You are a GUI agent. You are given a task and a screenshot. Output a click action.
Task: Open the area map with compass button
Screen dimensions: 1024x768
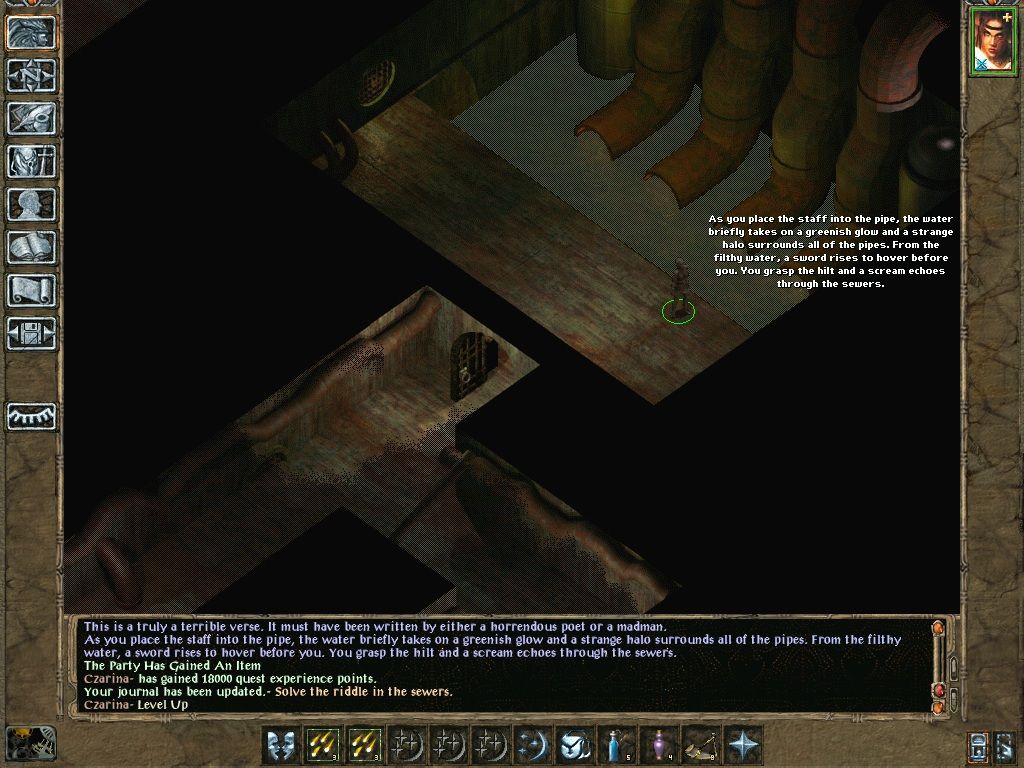[x=31, y=76]
